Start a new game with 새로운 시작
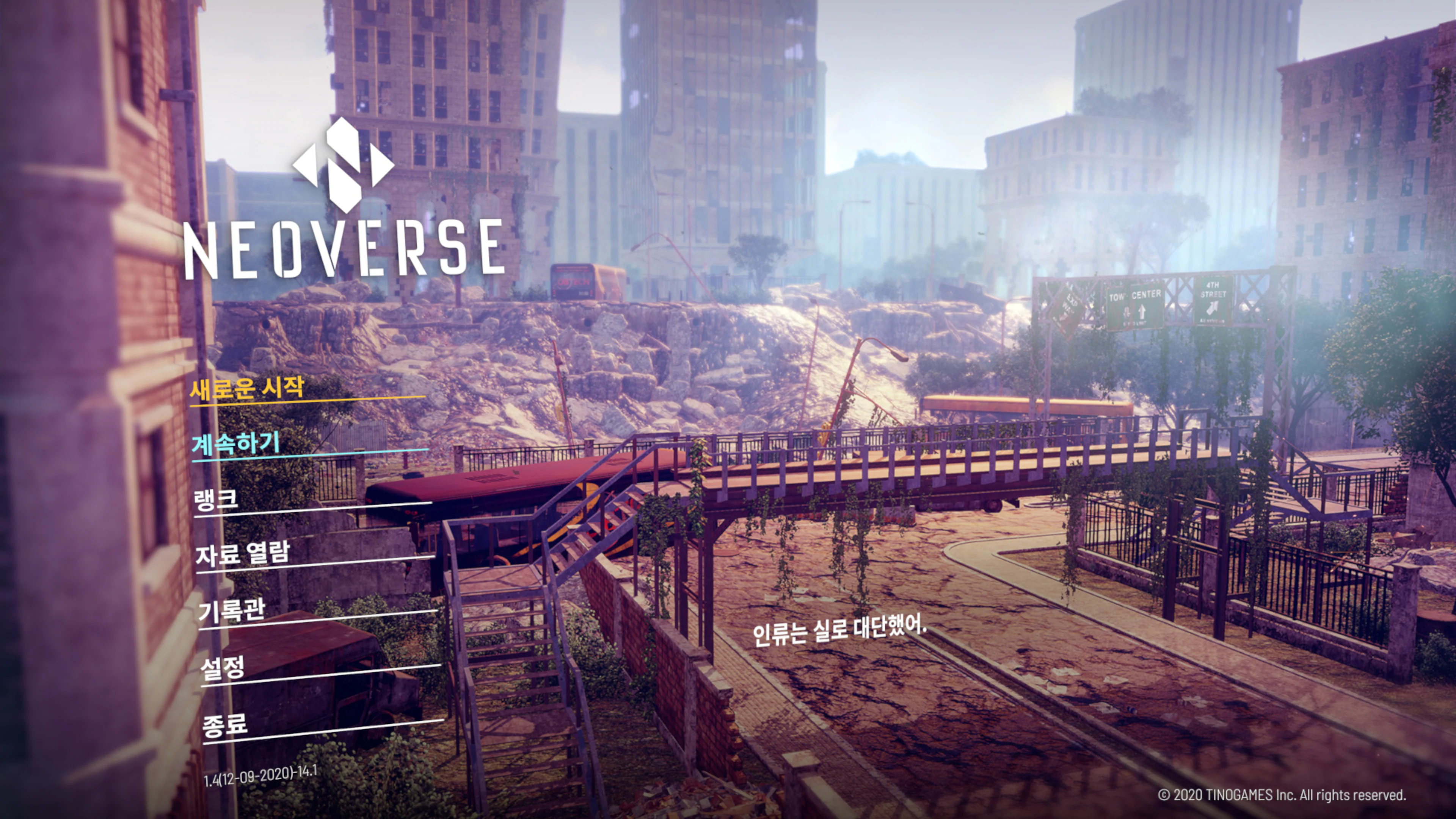The width and height of the screenshot is (1456, 819). point(246,388)
